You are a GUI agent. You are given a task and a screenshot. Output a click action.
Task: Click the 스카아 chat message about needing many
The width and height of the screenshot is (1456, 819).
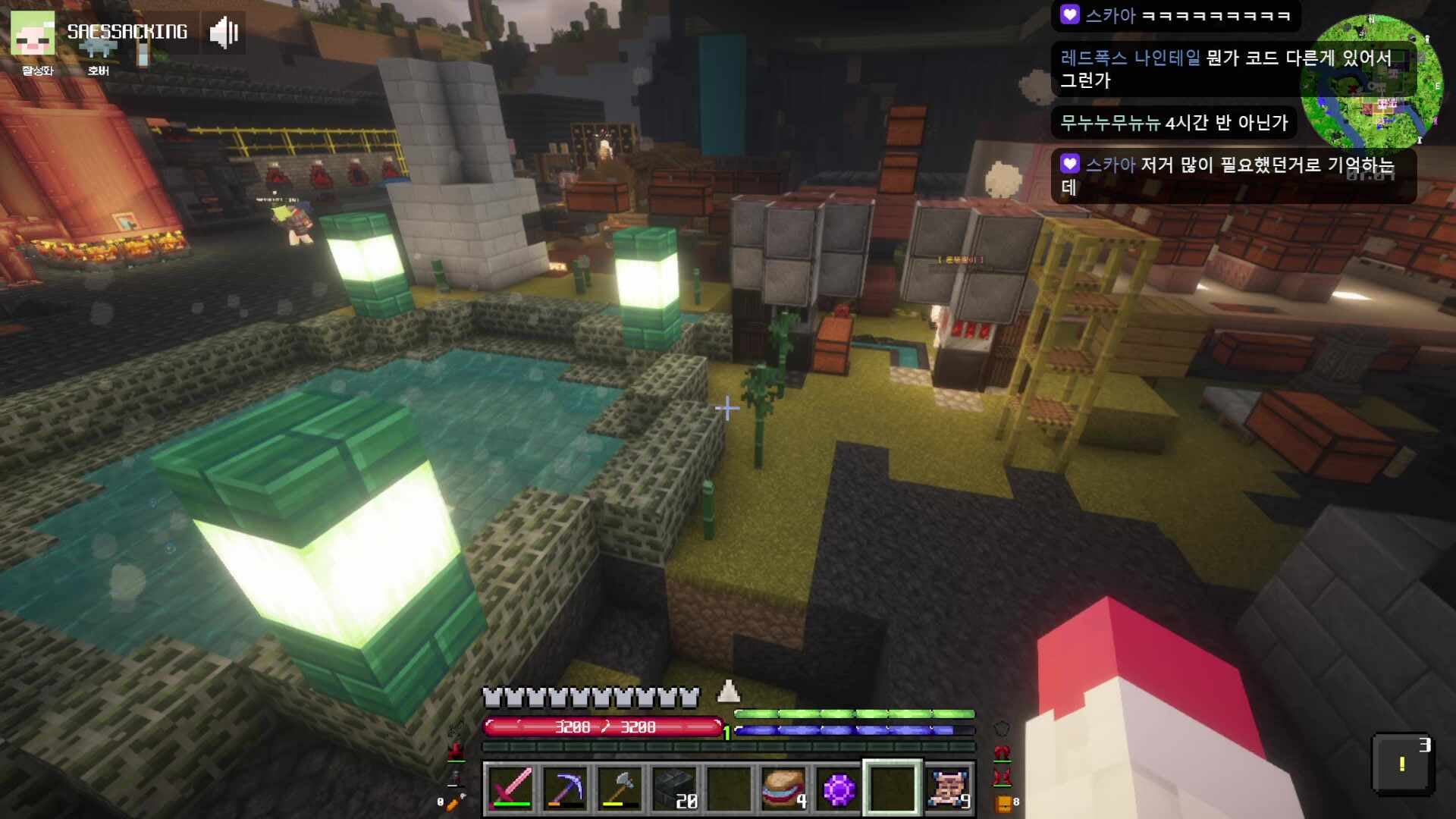1233,176
